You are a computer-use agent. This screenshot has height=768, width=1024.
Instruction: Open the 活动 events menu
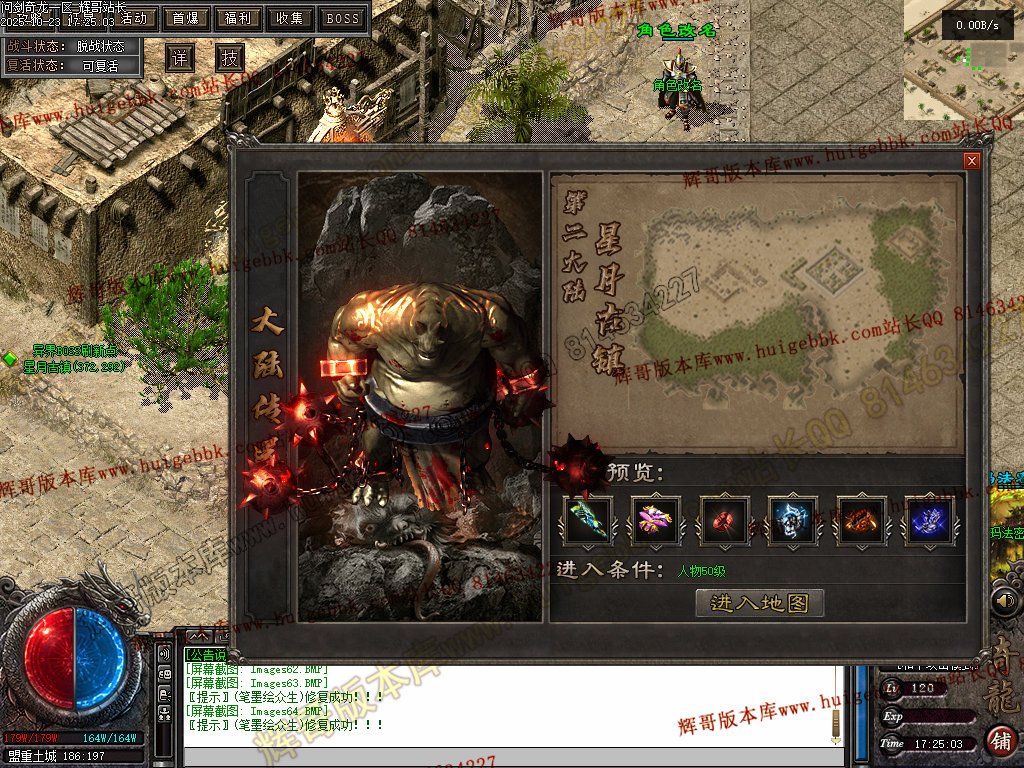tap(131, 18)
